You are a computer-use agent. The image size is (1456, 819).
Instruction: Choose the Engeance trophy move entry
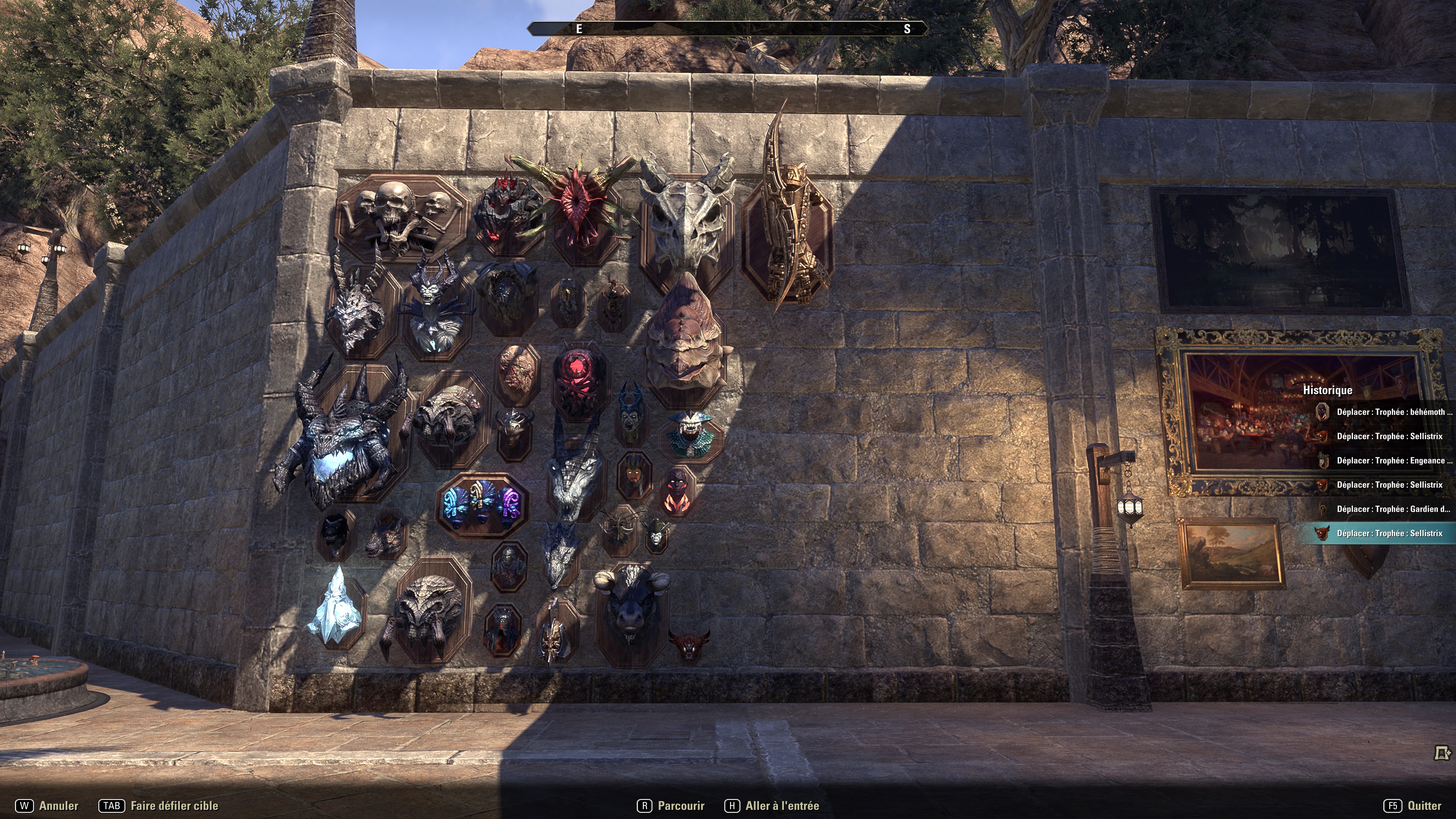(x=1393, y=461)
